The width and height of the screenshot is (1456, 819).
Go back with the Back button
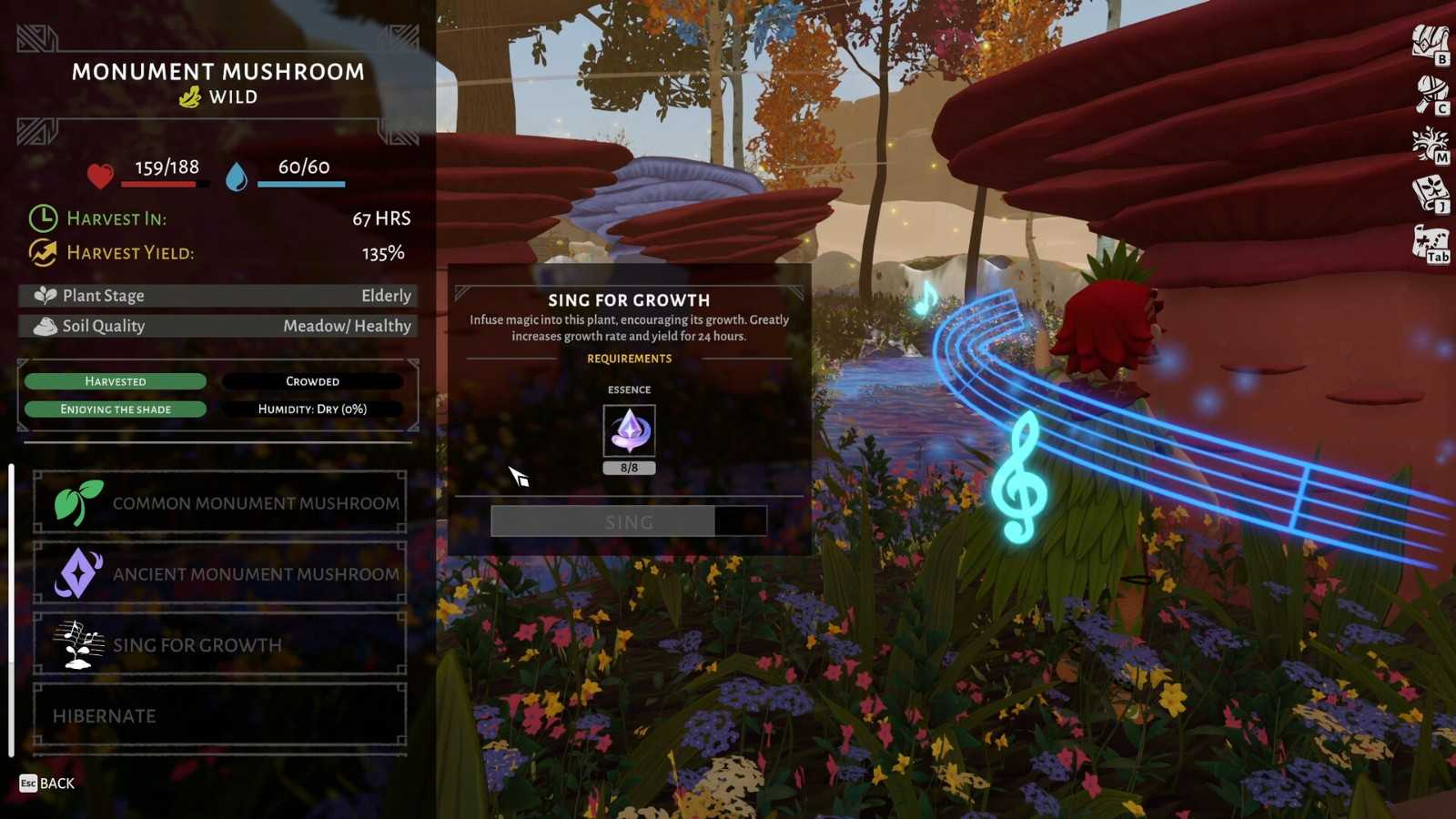47,784
